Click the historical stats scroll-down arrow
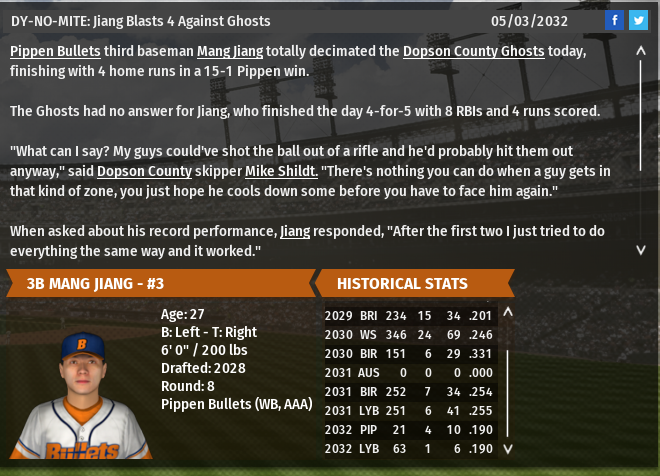Image resolution: width=660 pixels, height=476 pixels. point(507,449)
